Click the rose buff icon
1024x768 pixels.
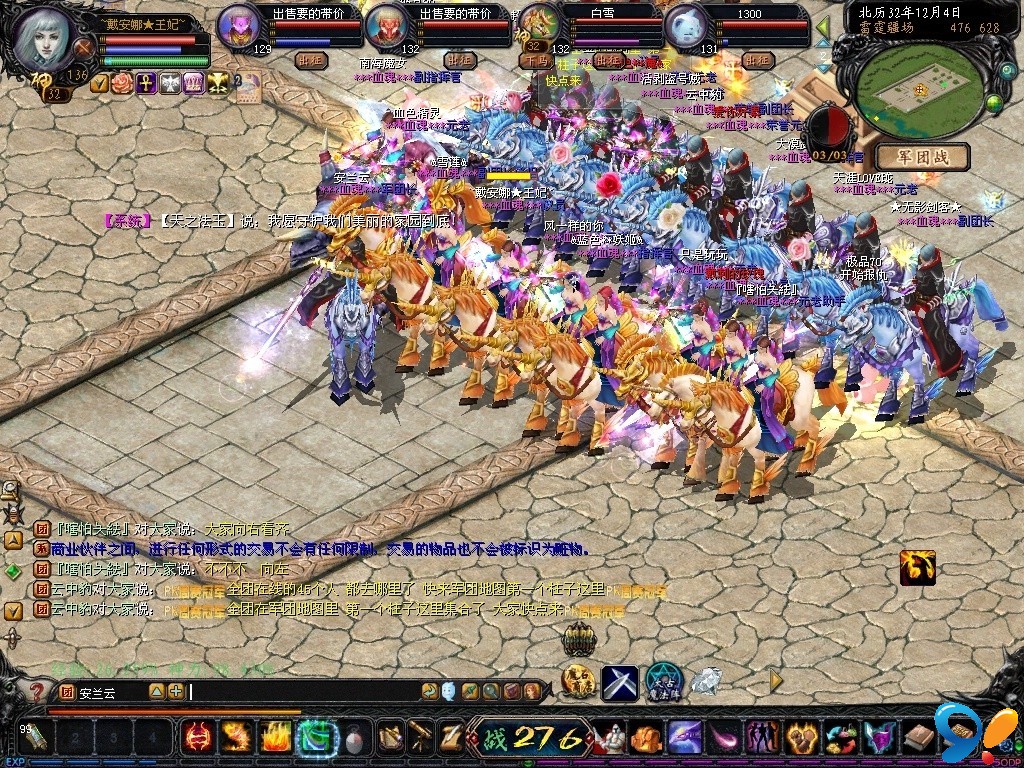click(123, 83)
